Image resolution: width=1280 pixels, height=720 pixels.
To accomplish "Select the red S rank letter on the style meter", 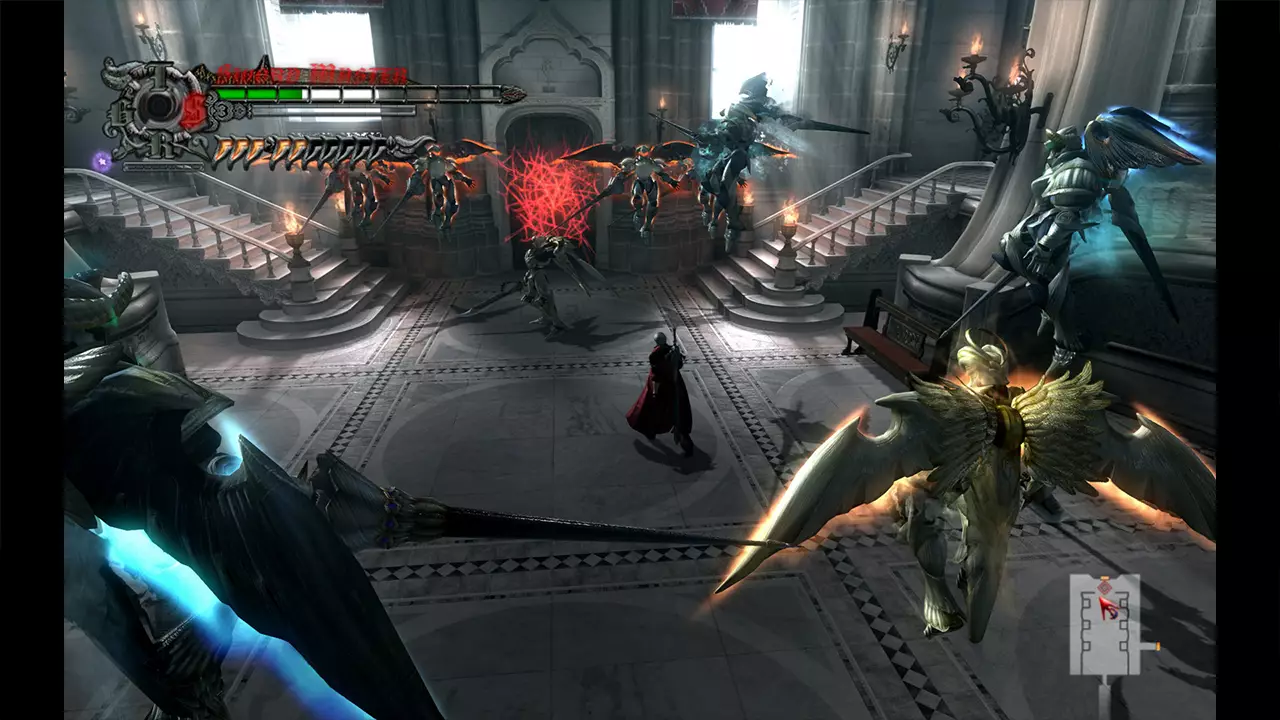I will tap(193, 111).
